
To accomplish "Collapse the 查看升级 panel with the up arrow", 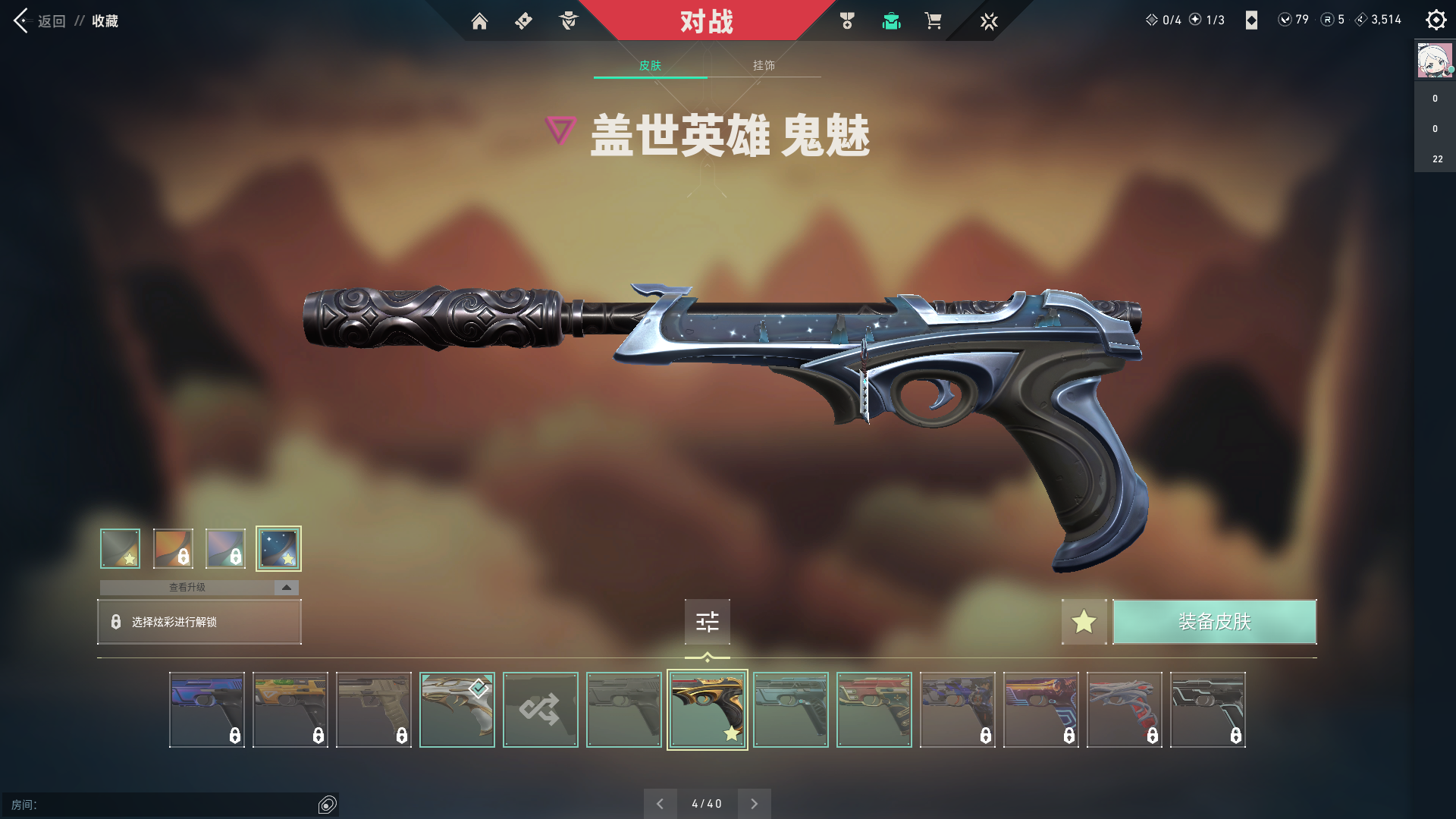I will (x=285, y=587).
